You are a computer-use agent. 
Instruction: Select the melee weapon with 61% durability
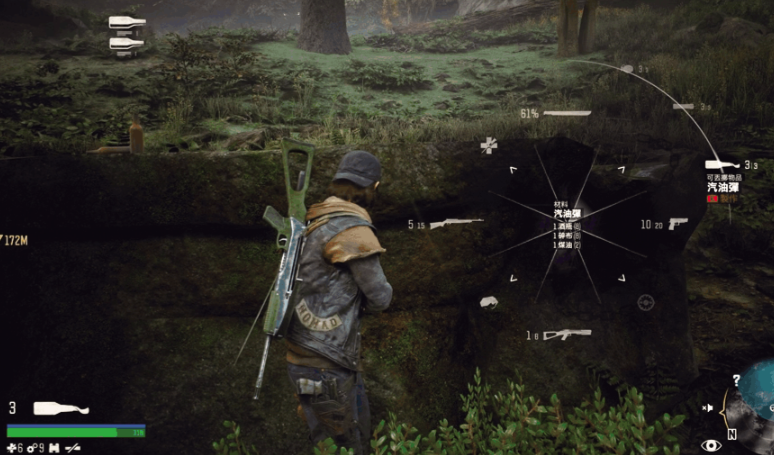point(567,114)
